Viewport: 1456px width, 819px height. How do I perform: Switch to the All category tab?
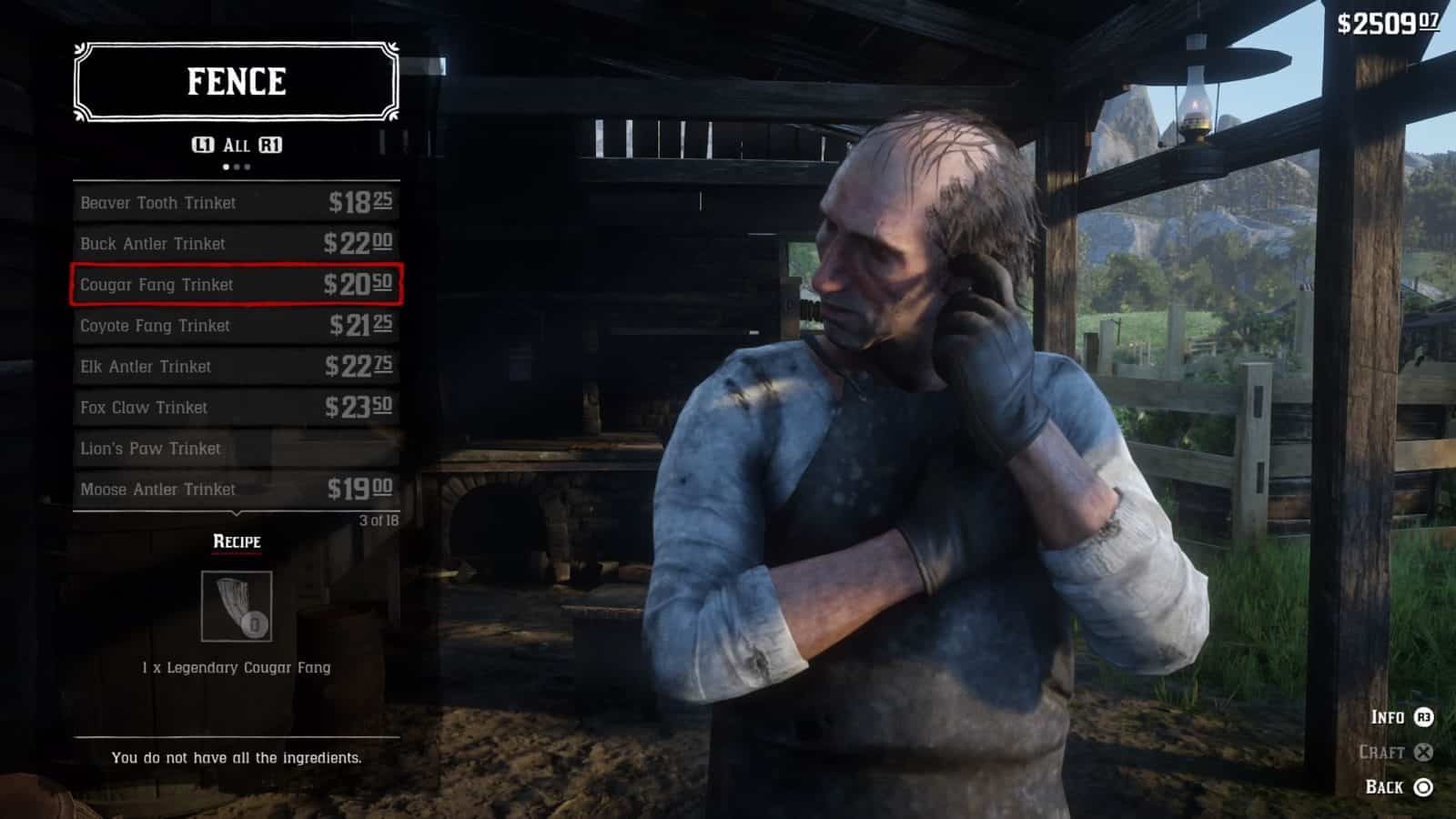pyautogui.click(x=238, y=143)
